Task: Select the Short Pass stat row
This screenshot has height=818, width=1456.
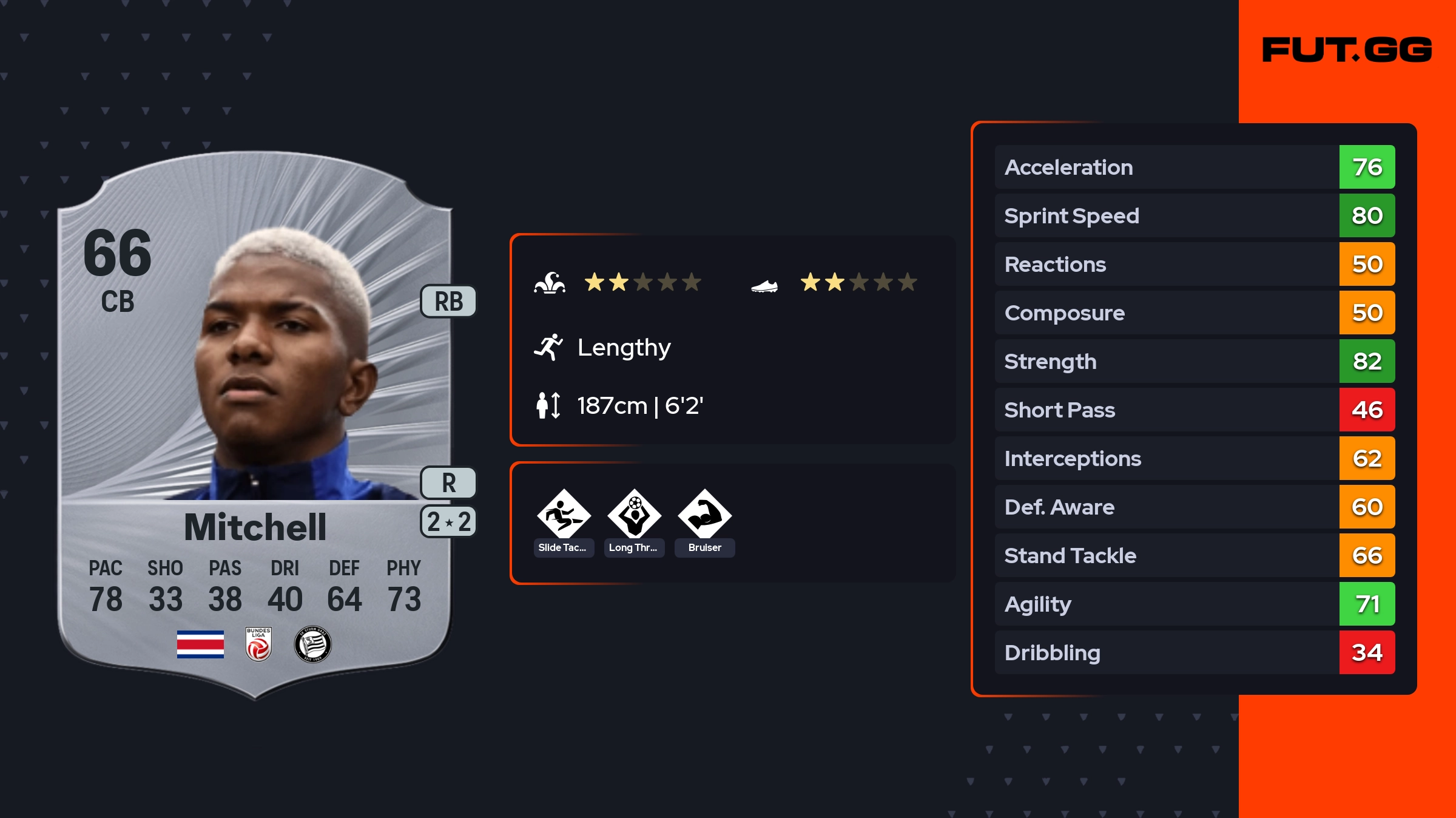Action: pos(1194,410)
